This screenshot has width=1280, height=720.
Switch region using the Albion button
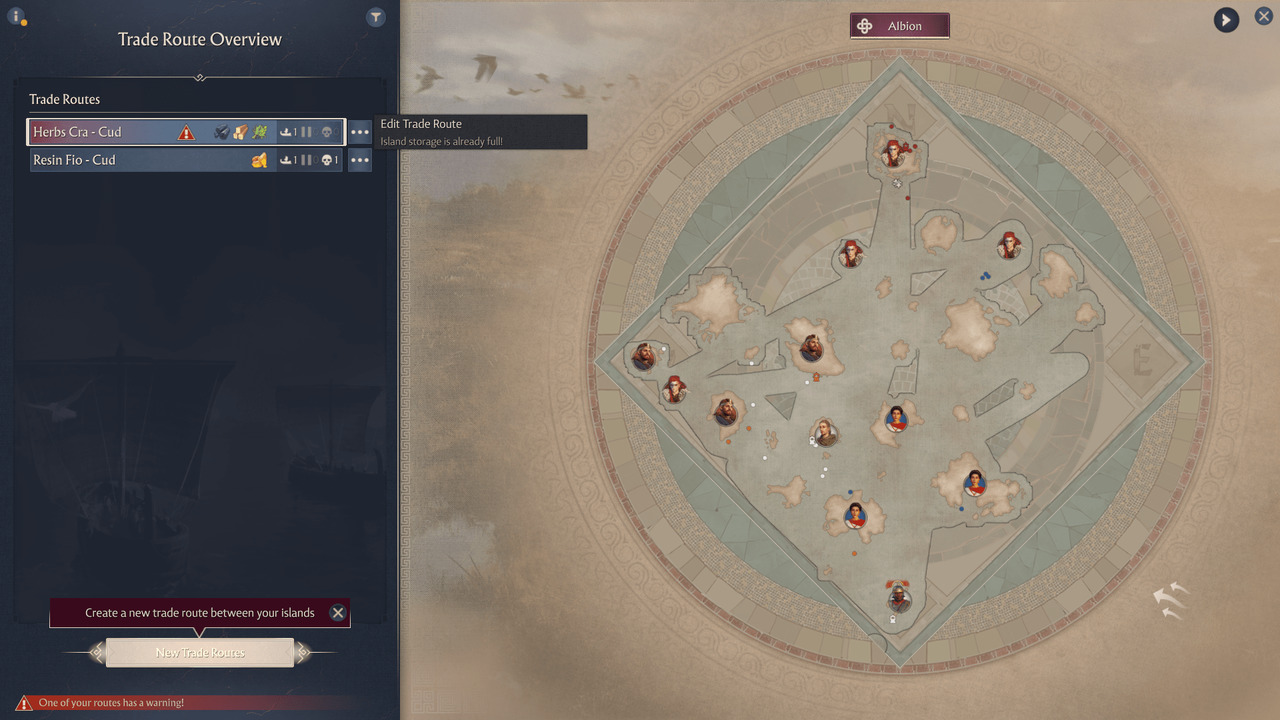tap(899, 26)
